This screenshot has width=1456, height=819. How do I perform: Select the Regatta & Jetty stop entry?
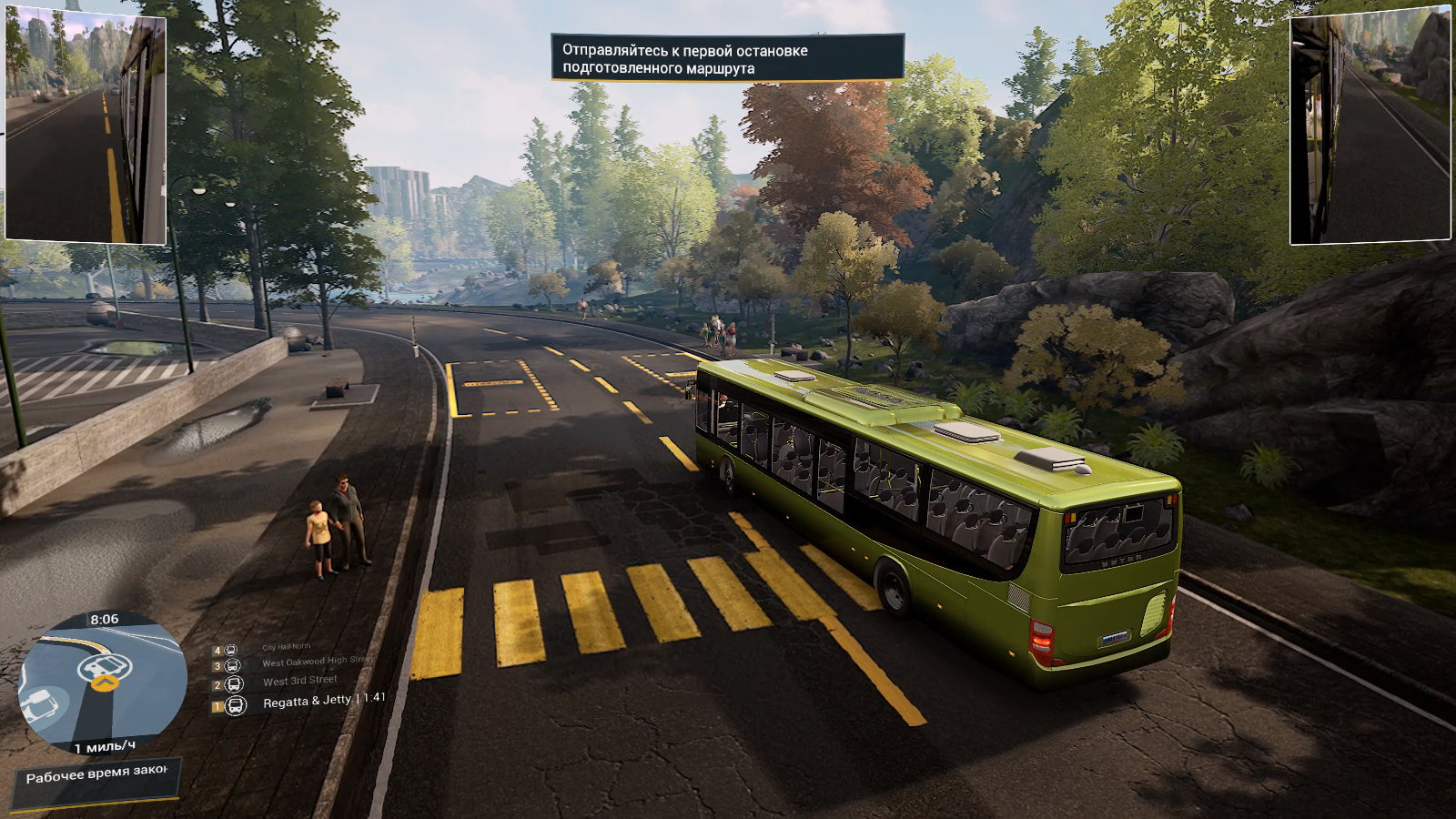coord(309,702)
